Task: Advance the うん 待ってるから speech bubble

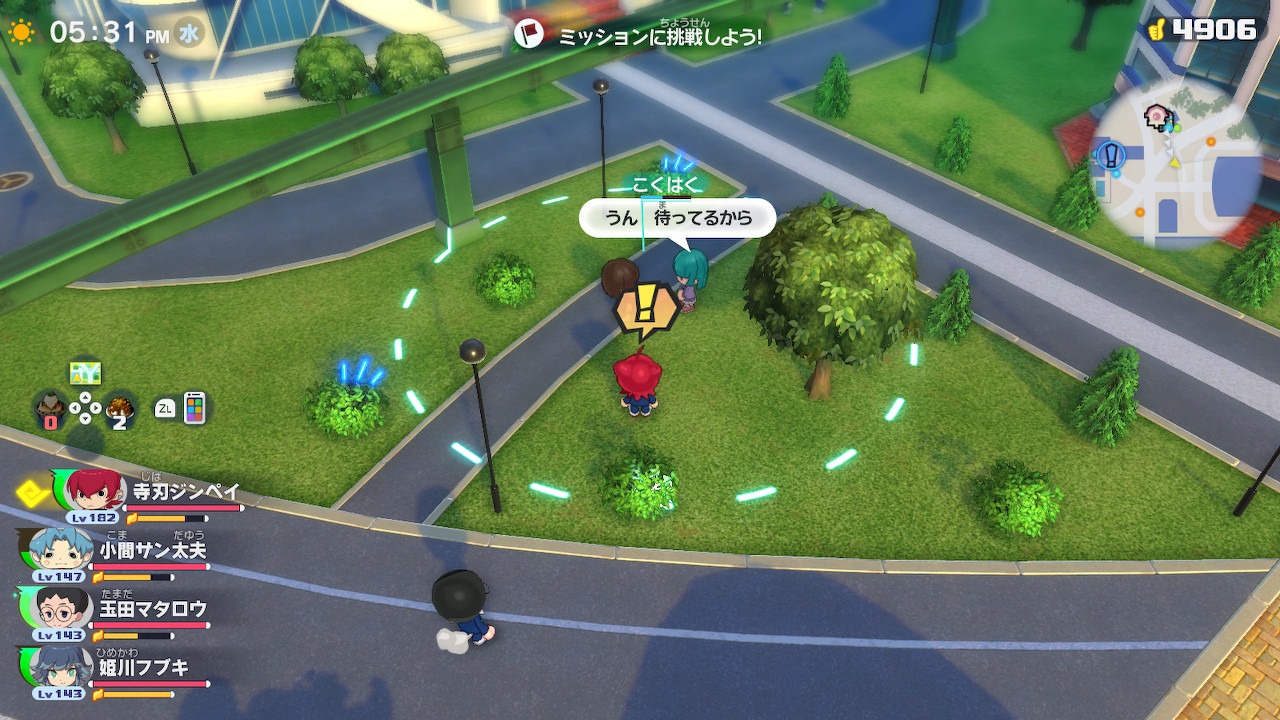Action: (678, 217)
